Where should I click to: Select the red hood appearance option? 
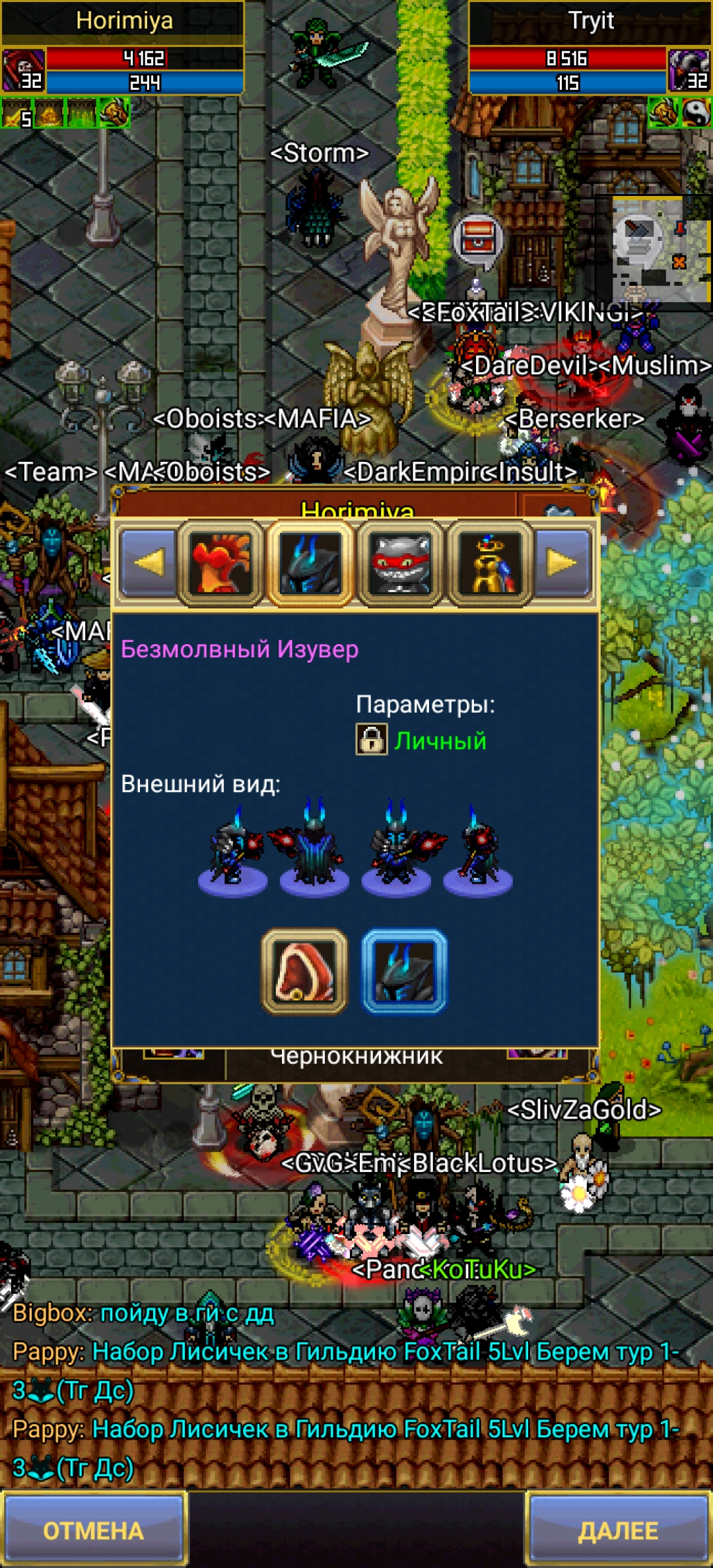pyautogui.click(x=304, y=971)
